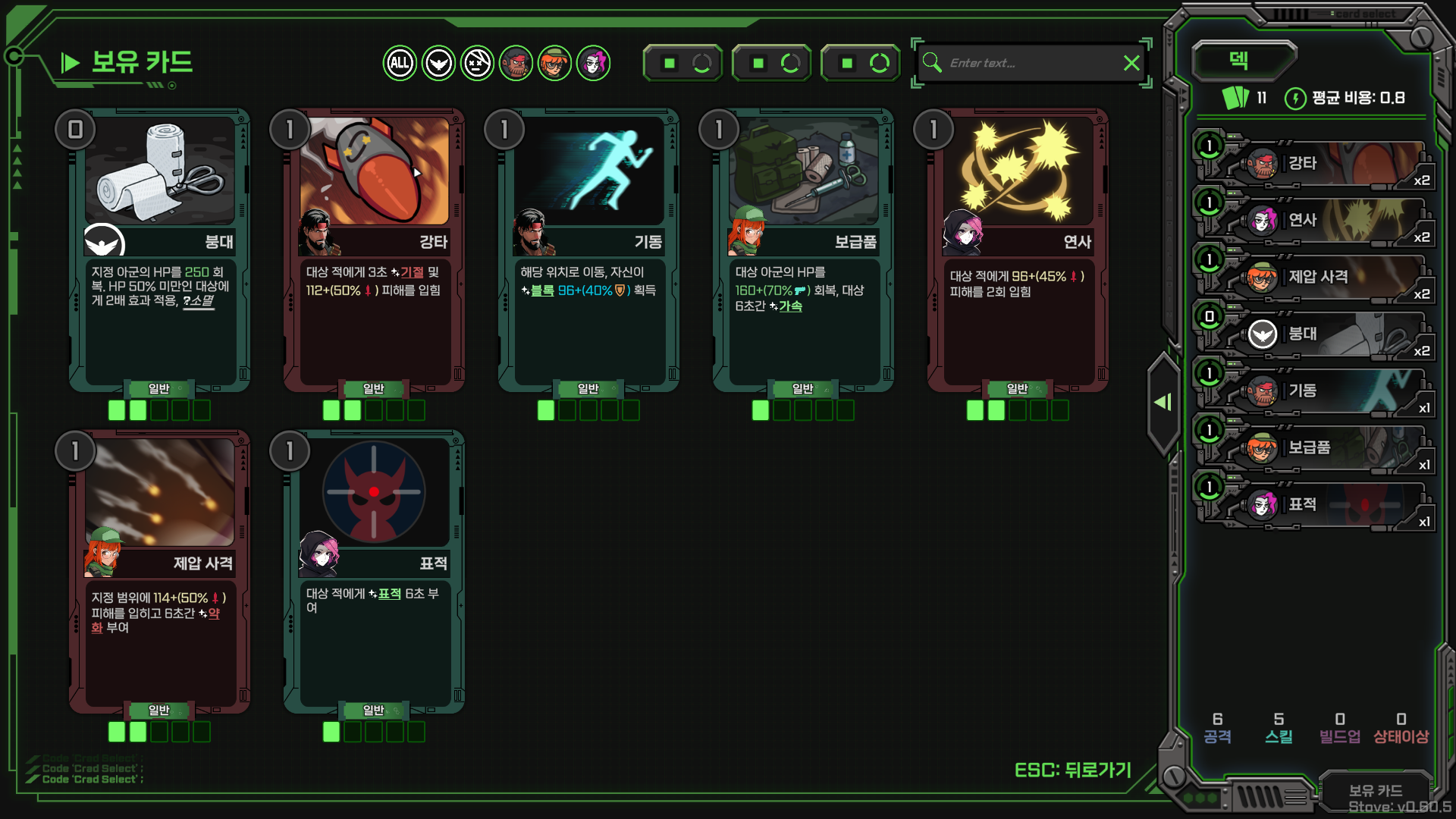Pick the 기동 movement card

588,250
